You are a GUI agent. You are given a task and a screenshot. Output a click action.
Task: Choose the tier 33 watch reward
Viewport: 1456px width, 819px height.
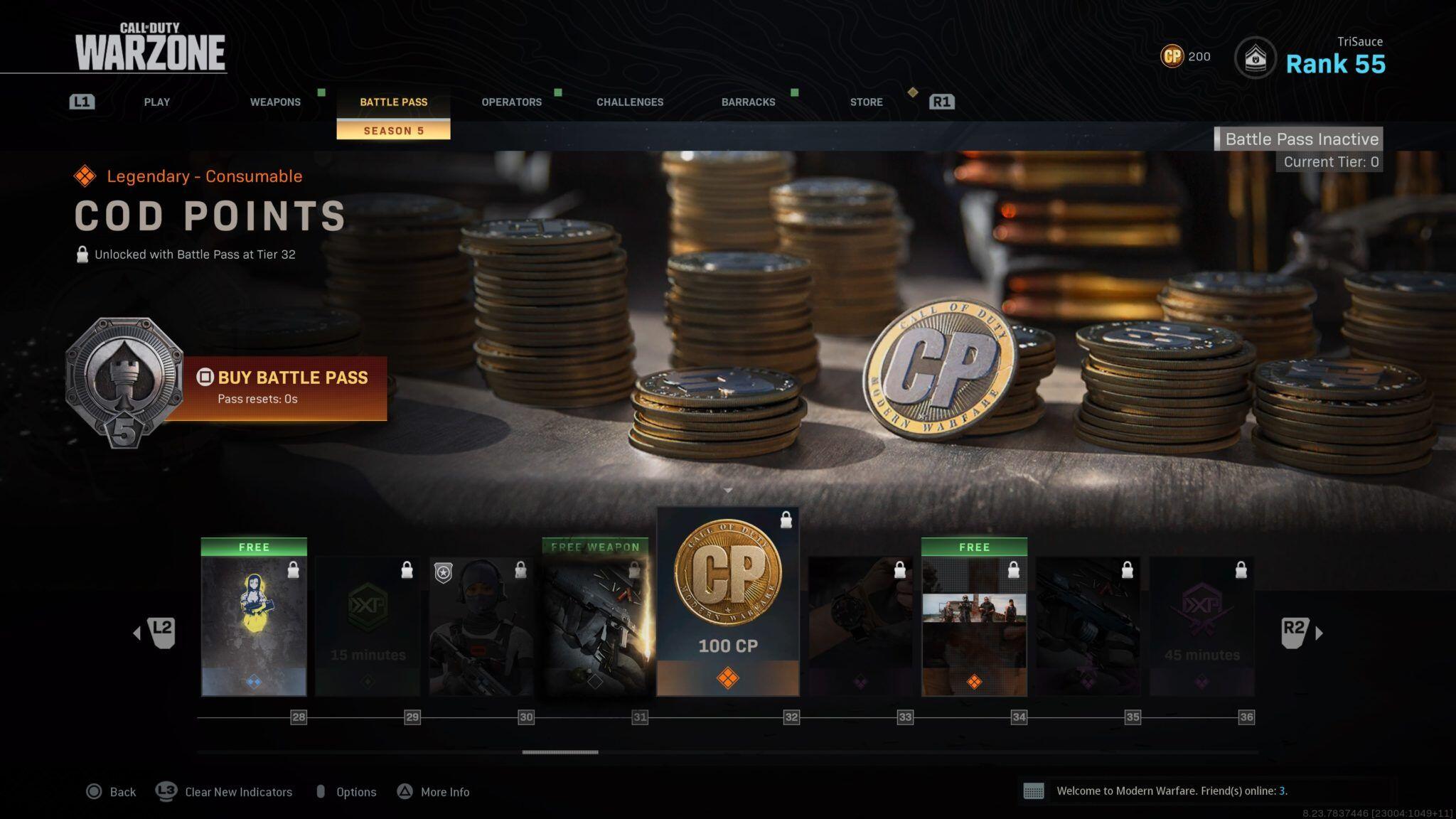pos(860,626)
